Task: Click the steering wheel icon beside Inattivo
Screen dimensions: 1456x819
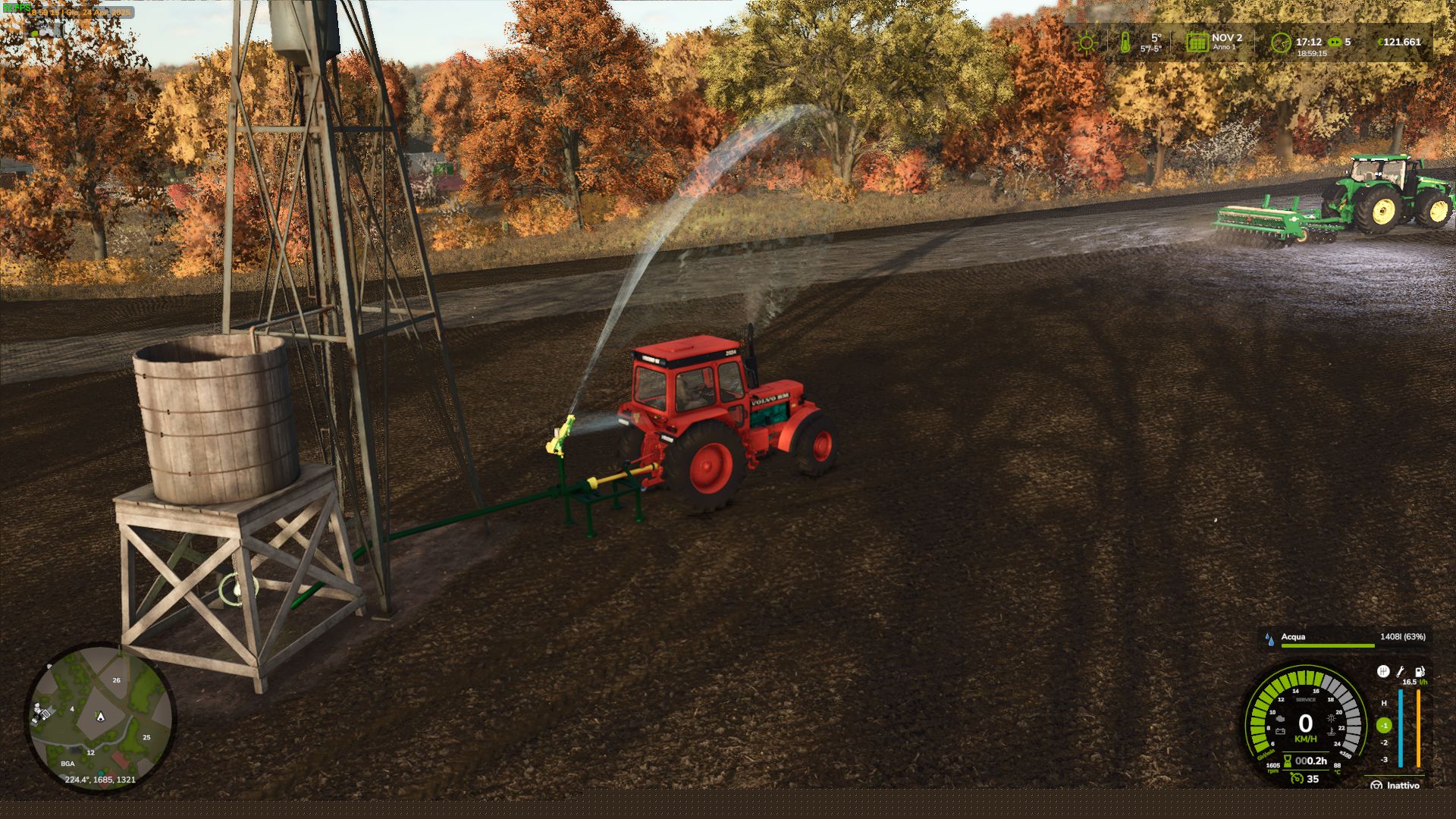Action: (1377, 785)
